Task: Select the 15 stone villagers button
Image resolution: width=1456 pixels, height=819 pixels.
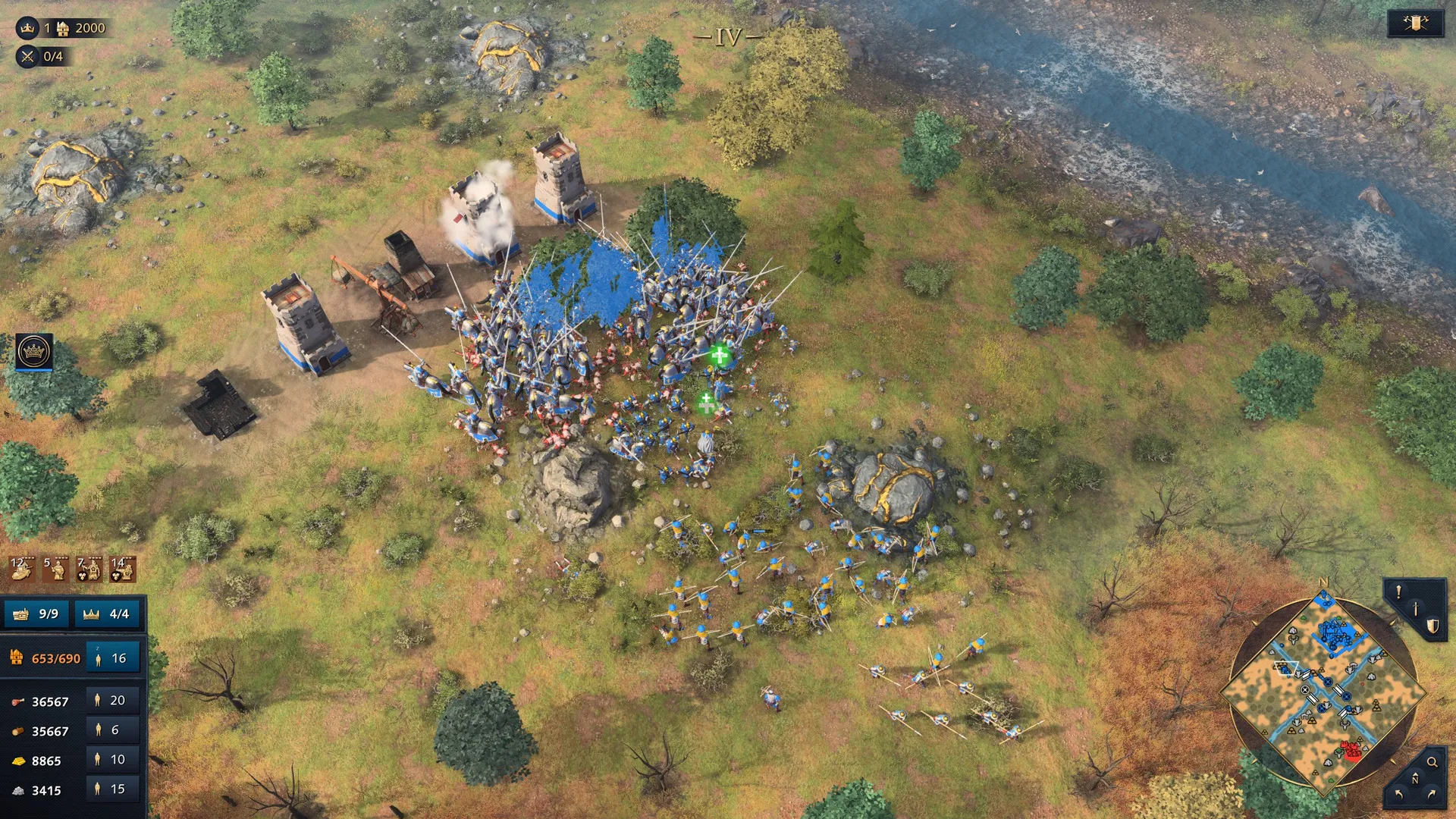Action: click(x=111, y=789)
